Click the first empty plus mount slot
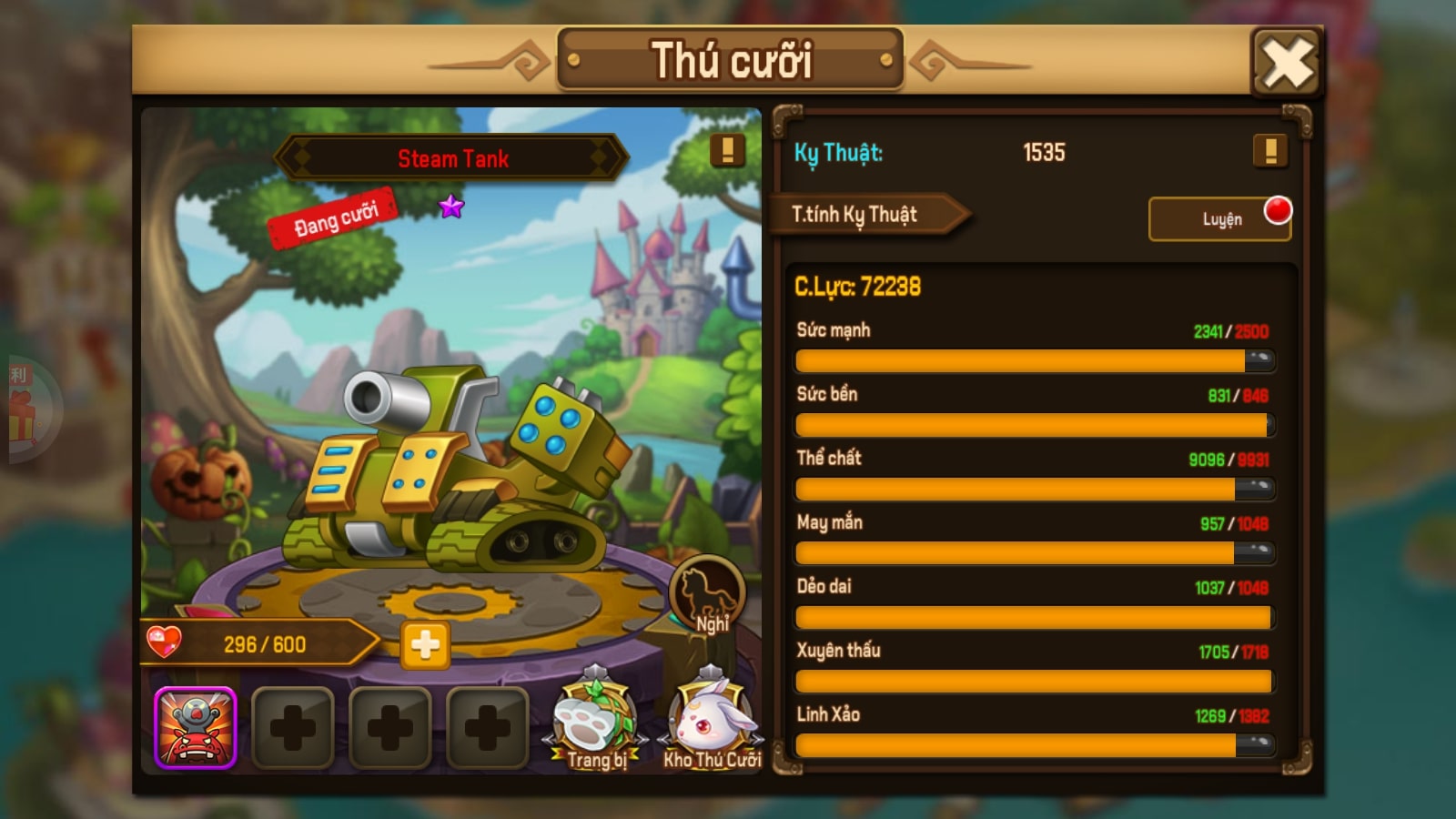This screenshot has height=819, width=1456. [x=291, y=728]
